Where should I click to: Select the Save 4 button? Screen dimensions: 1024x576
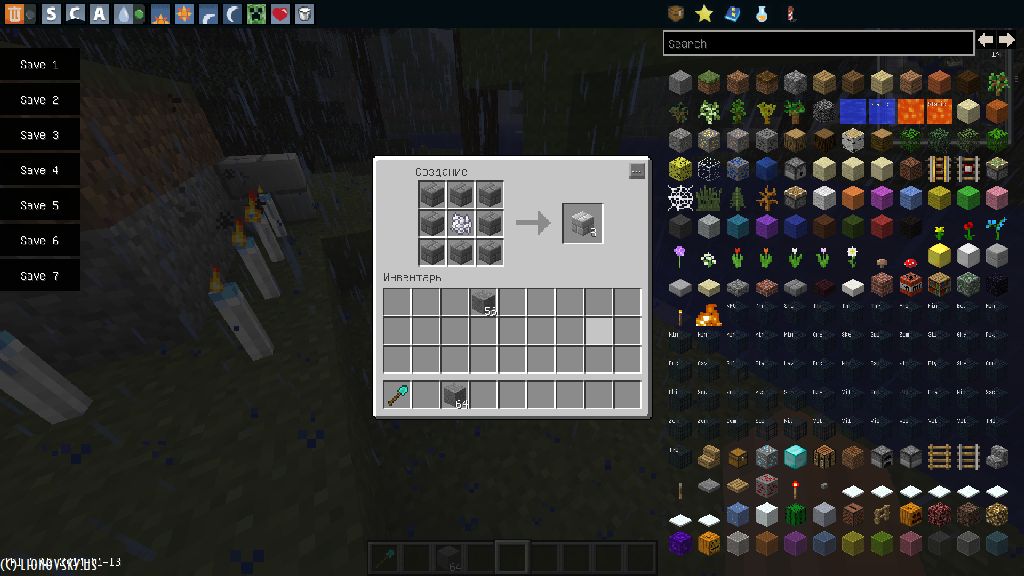coord(39,171)
